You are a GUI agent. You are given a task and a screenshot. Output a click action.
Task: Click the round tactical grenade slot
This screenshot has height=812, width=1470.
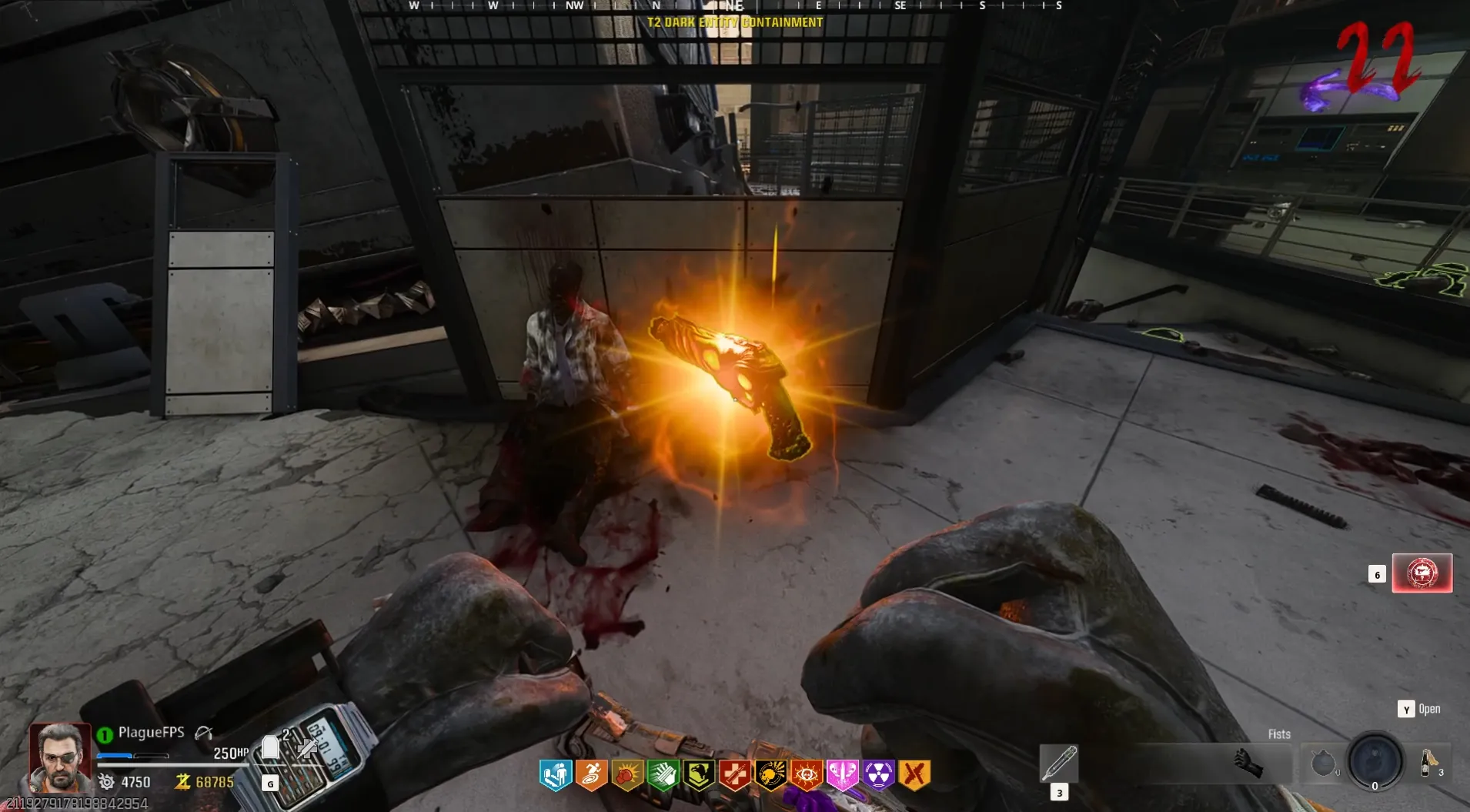point(1322,764)
